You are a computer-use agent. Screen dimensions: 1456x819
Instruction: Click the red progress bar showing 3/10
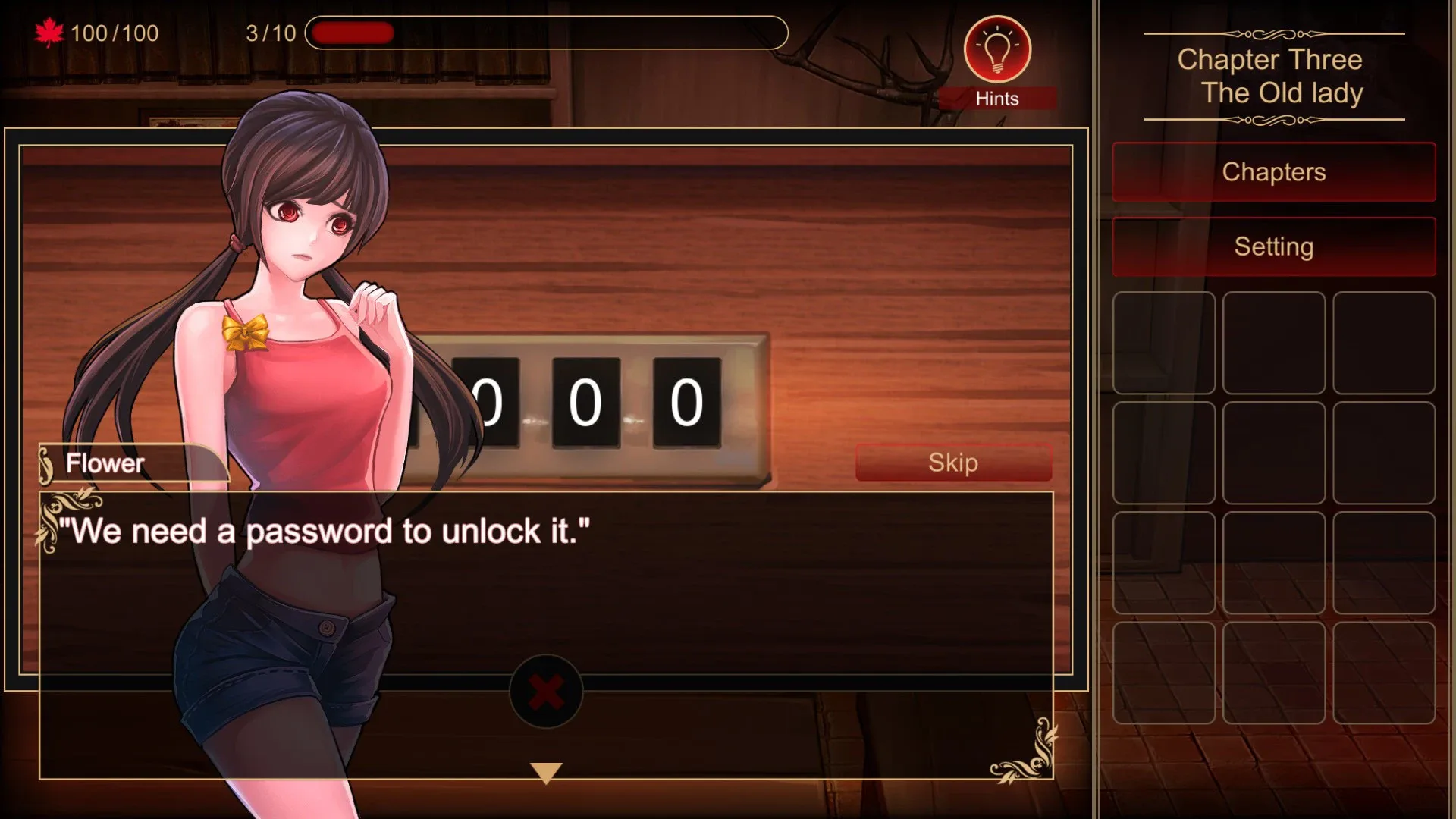[353, 33]
